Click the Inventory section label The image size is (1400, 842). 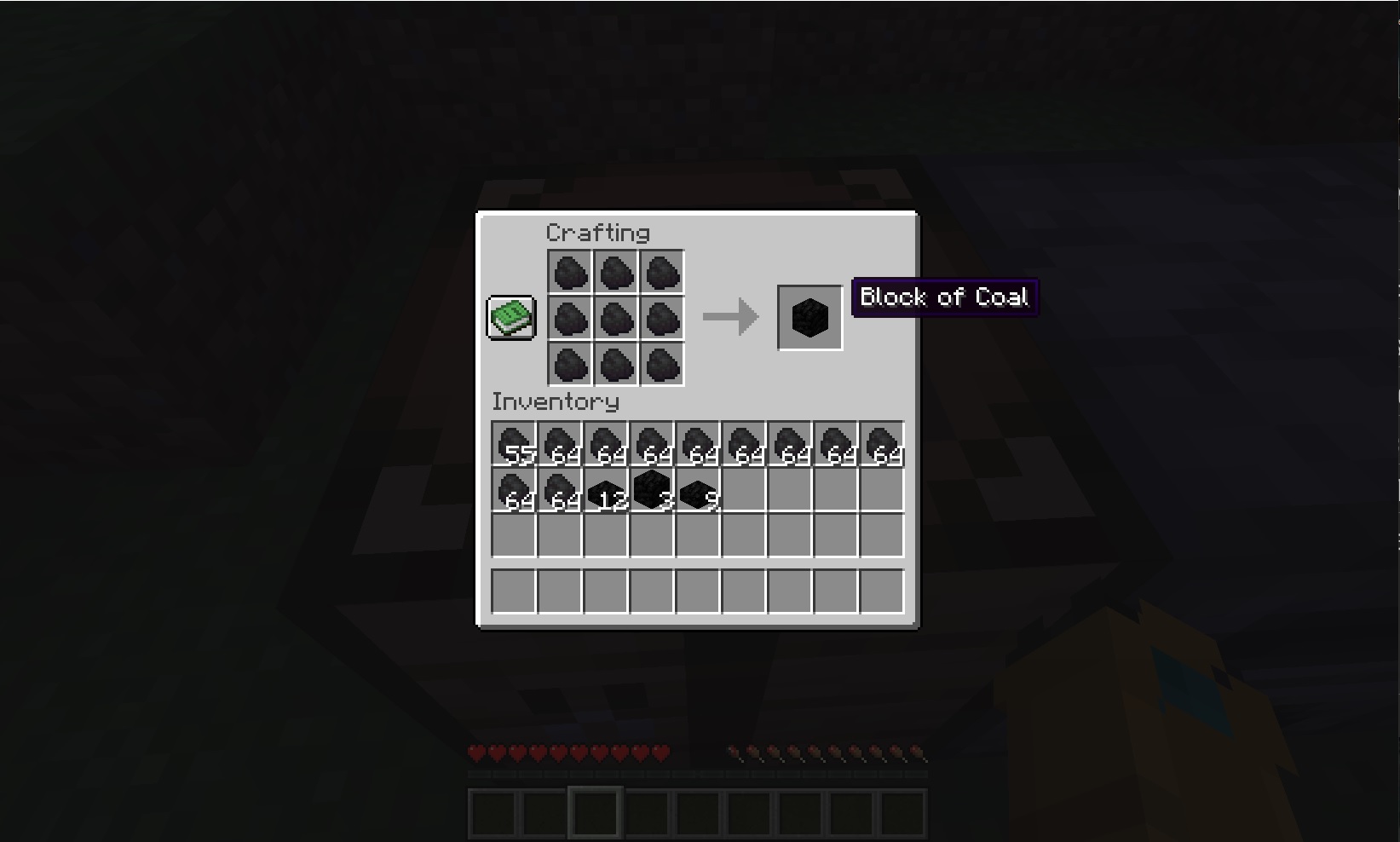555,401
